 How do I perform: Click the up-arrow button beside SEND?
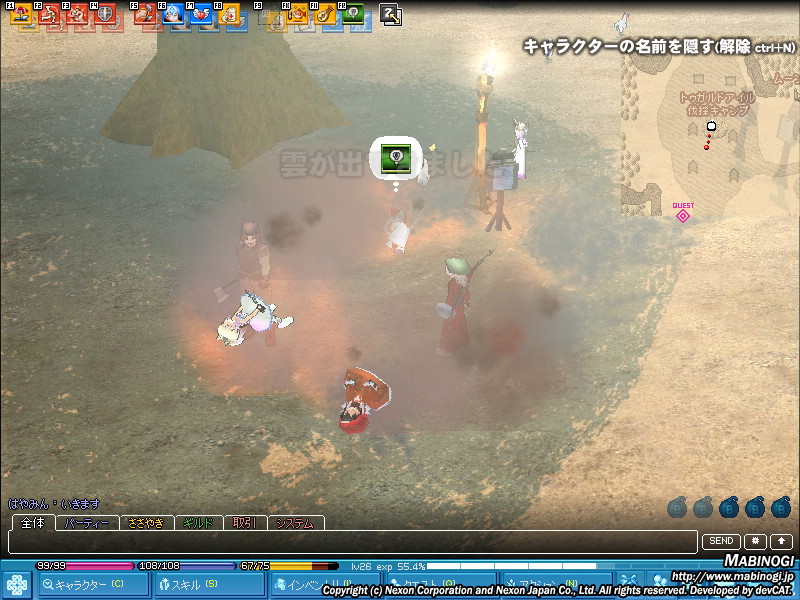[781, 541]
